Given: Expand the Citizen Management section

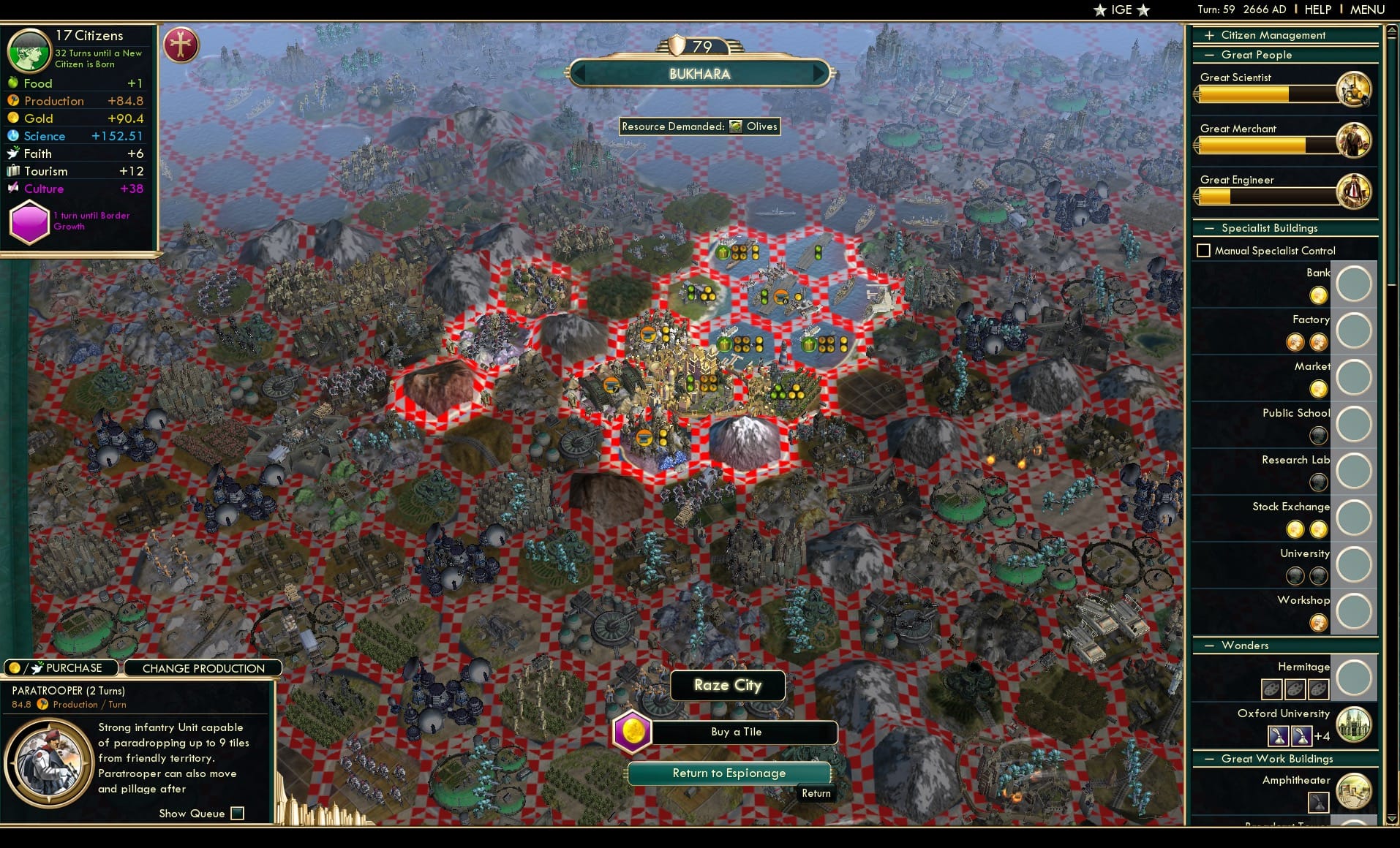Looking at the screenshot, I should tap(1211, 34).
